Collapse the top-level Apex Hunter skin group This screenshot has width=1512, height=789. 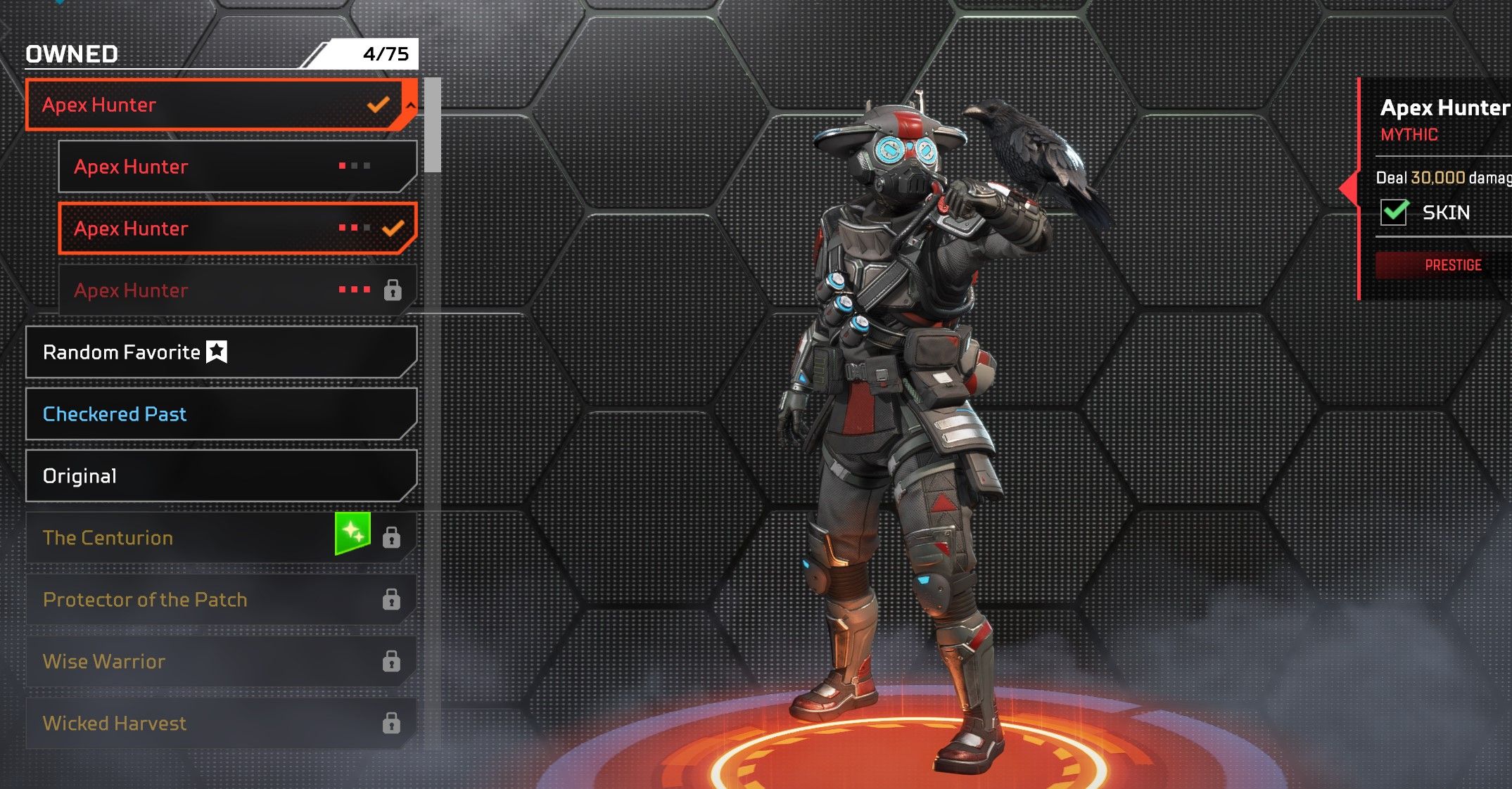pyautogui.click(x=410, y=105)
